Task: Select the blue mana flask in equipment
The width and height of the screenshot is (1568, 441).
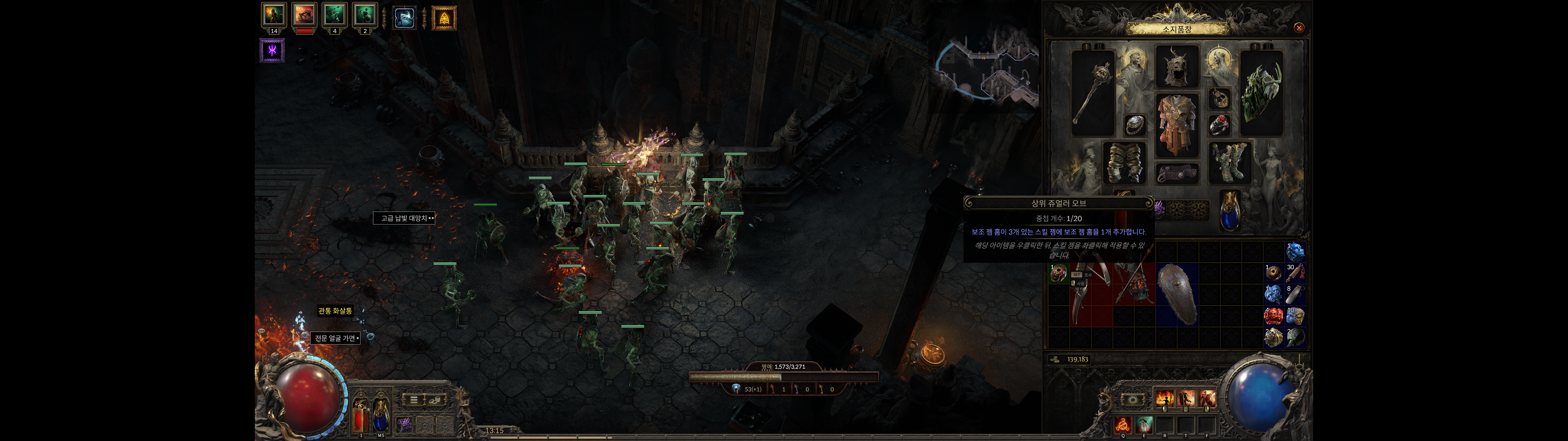Action: 1230,211
